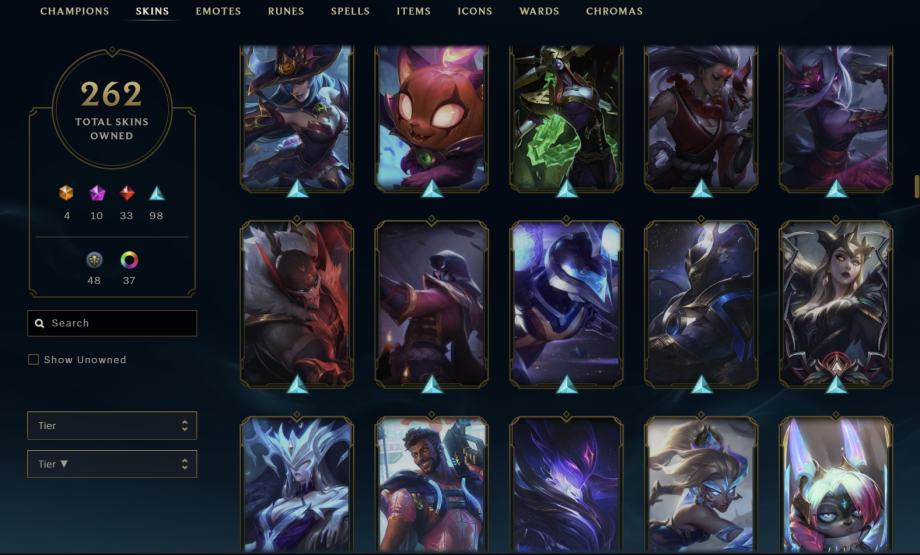This screenshot has width=920, height=555.
Task: Select the bearded man with gun skin
Action: [432, 485]
